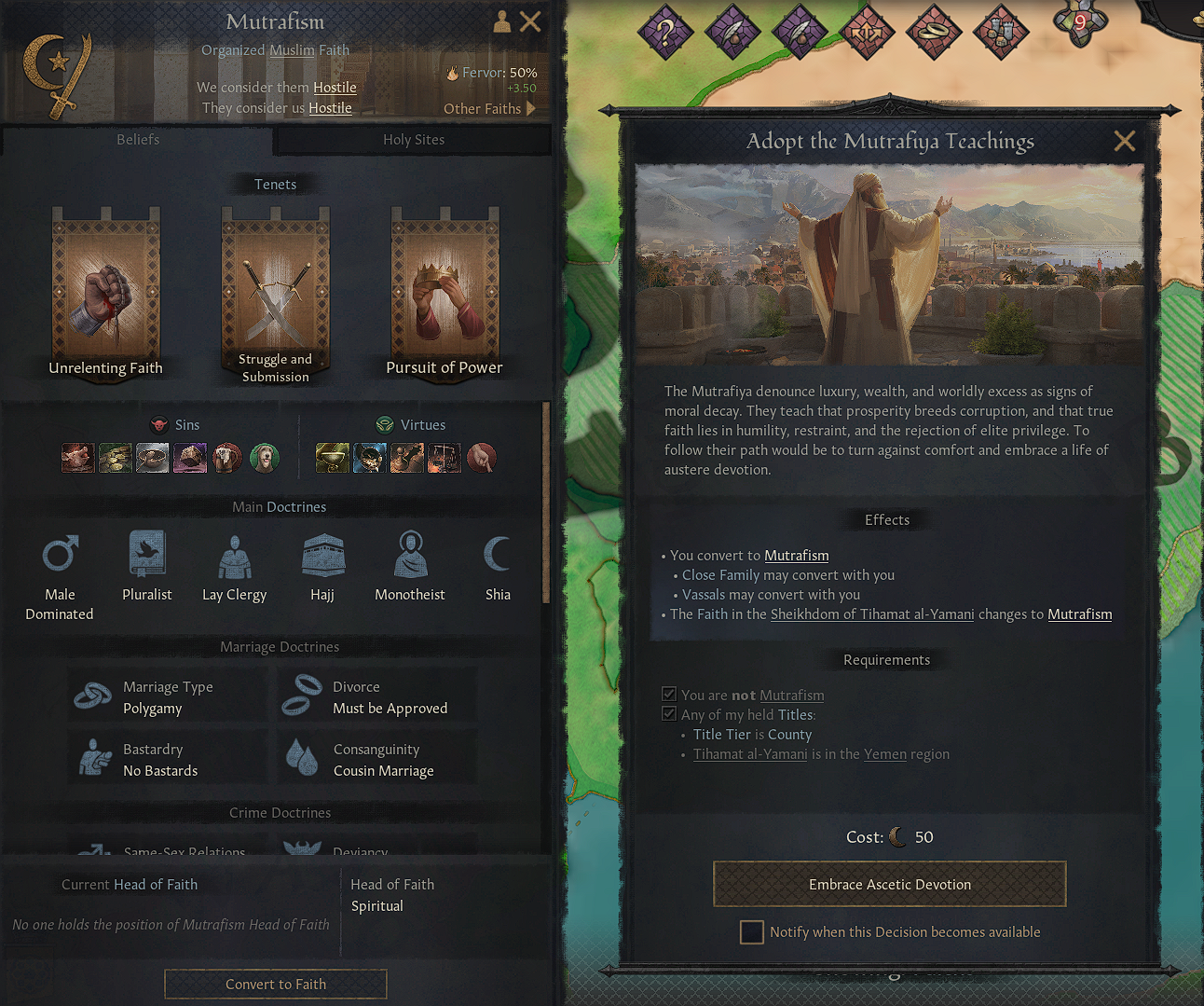Select the castle event icon at the top

1001,31
